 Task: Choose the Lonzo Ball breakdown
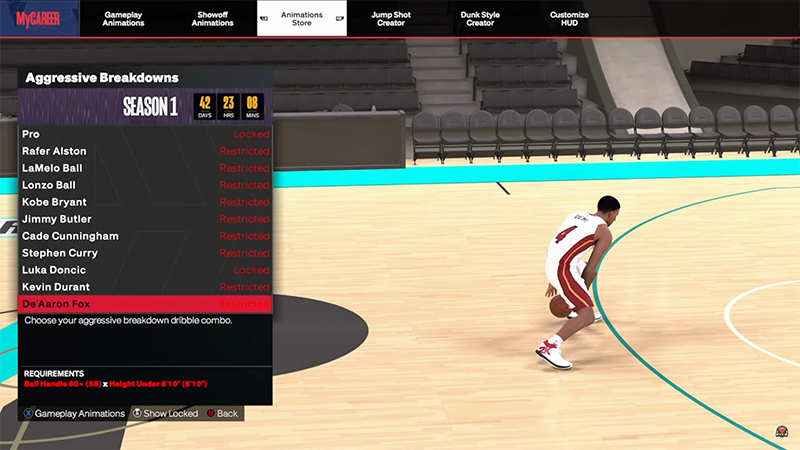(145, 185)
